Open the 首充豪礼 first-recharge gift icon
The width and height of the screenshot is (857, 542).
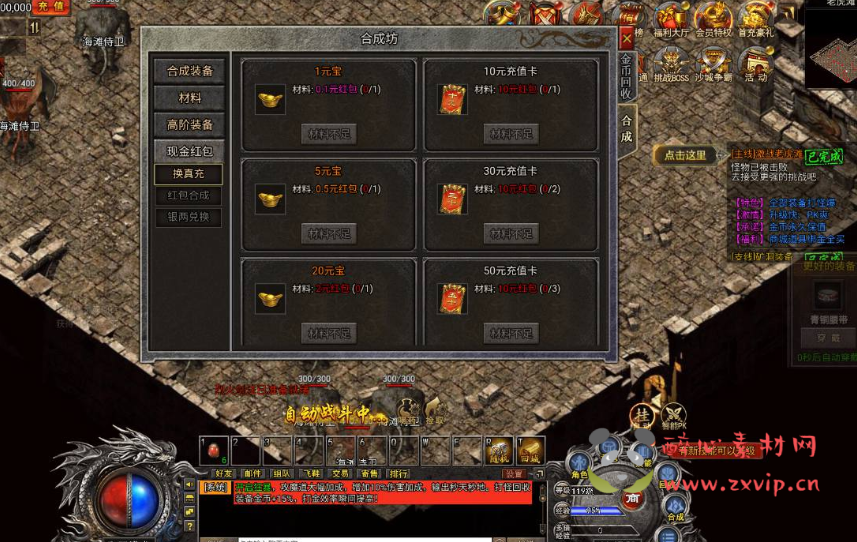click(757, 20)
